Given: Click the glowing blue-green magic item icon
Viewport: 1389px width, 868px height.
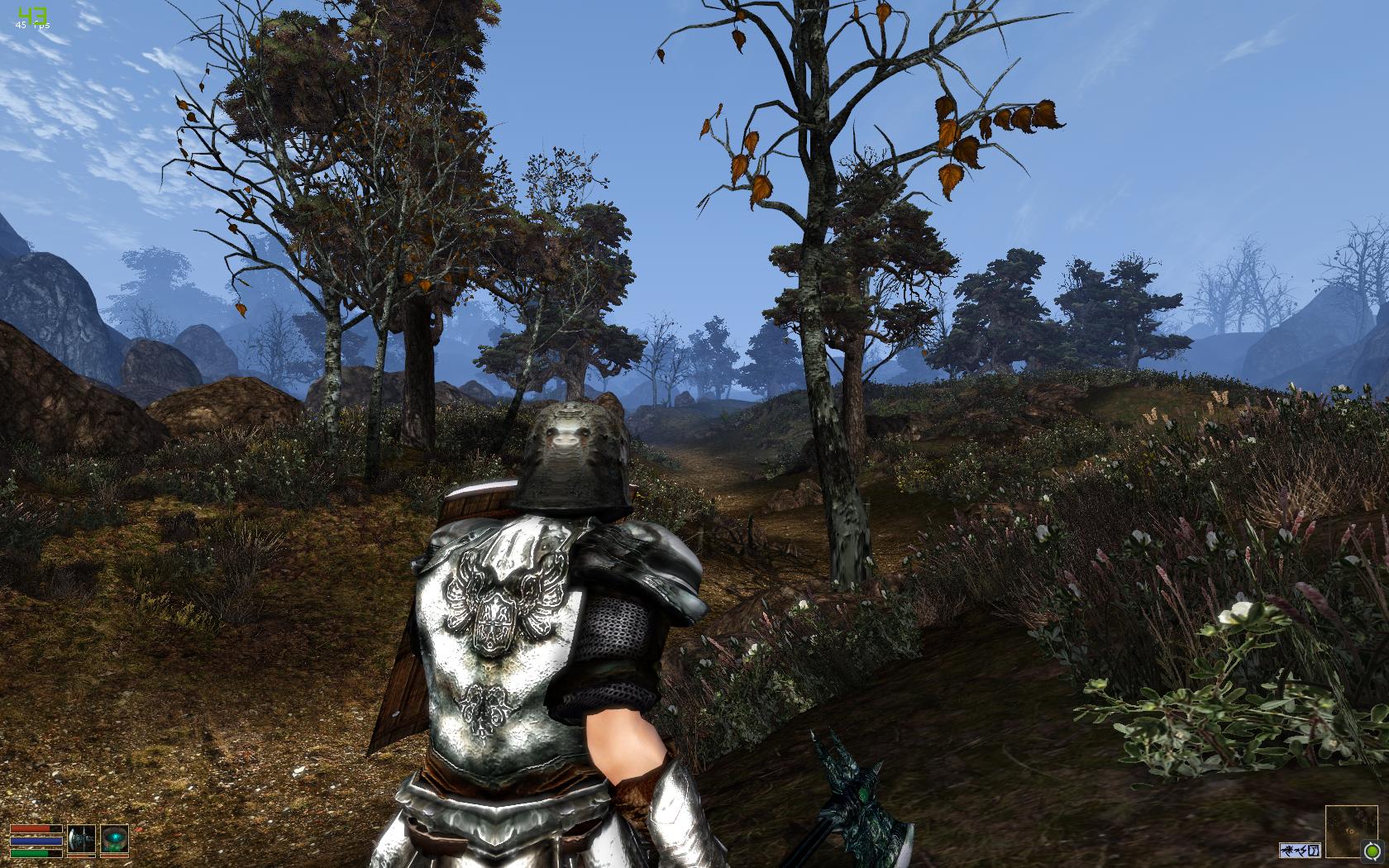Looking at the screenshot, I should pos(115,840).
